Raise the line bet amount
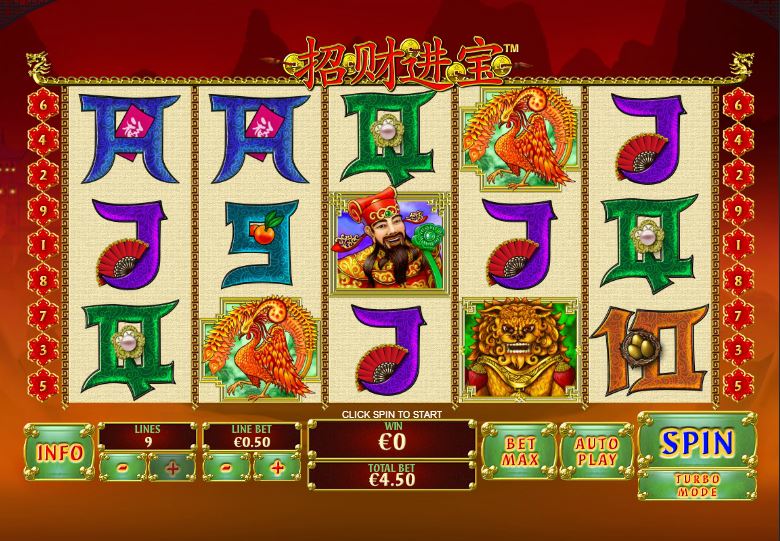 tap(277, 466)
